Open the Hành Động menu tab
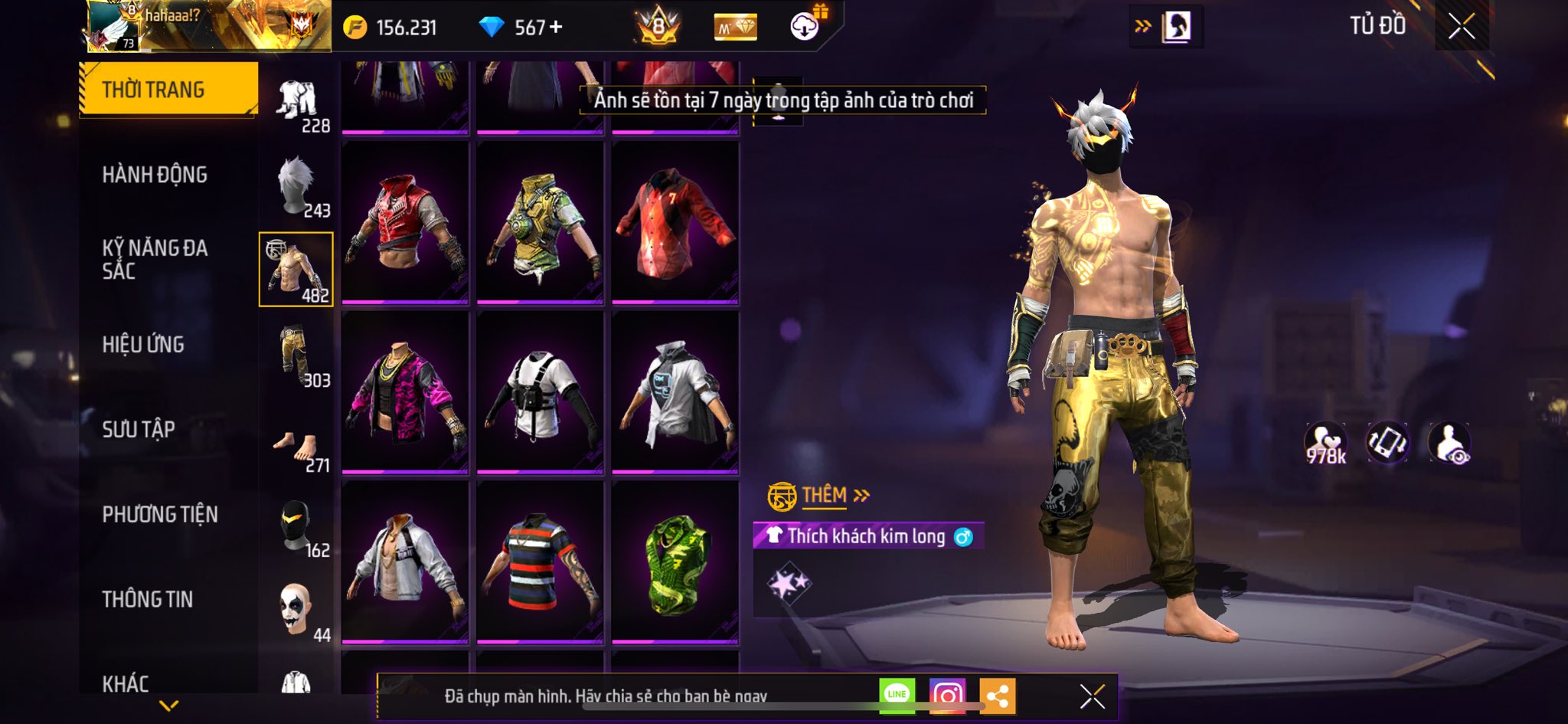Viewport: 1568px width, 724px height. (x=155, y=175)
